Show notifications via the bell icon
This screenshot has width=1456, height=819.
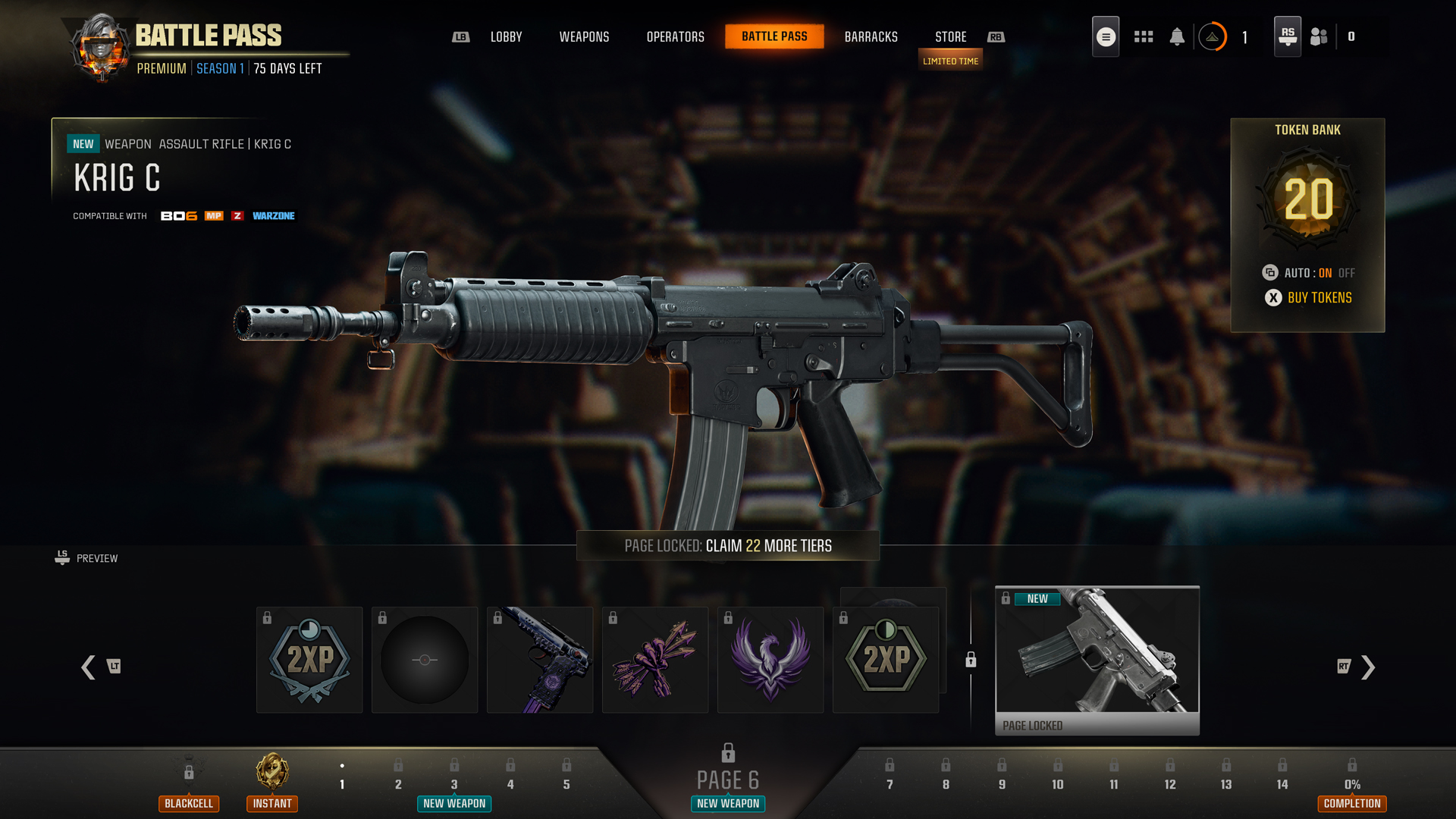click(1177, 36)
